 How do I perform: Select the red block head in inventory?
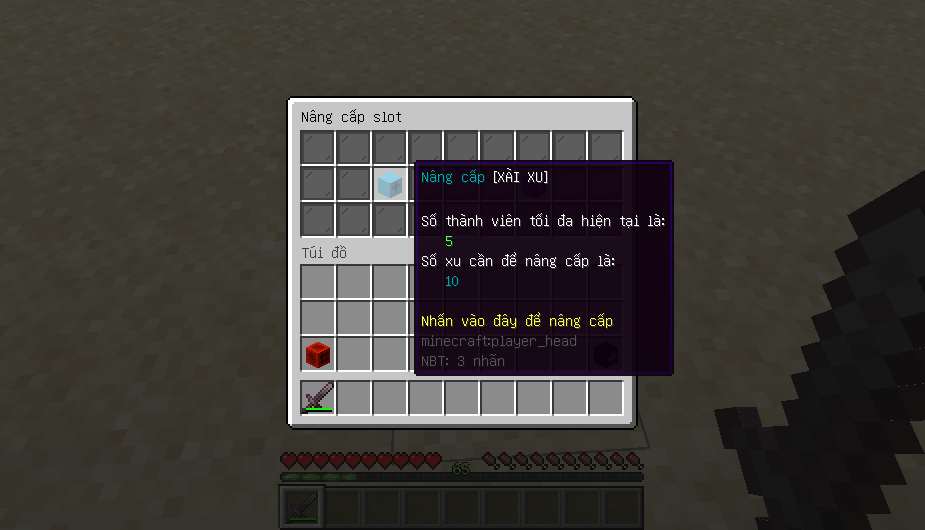click(318, 353)
